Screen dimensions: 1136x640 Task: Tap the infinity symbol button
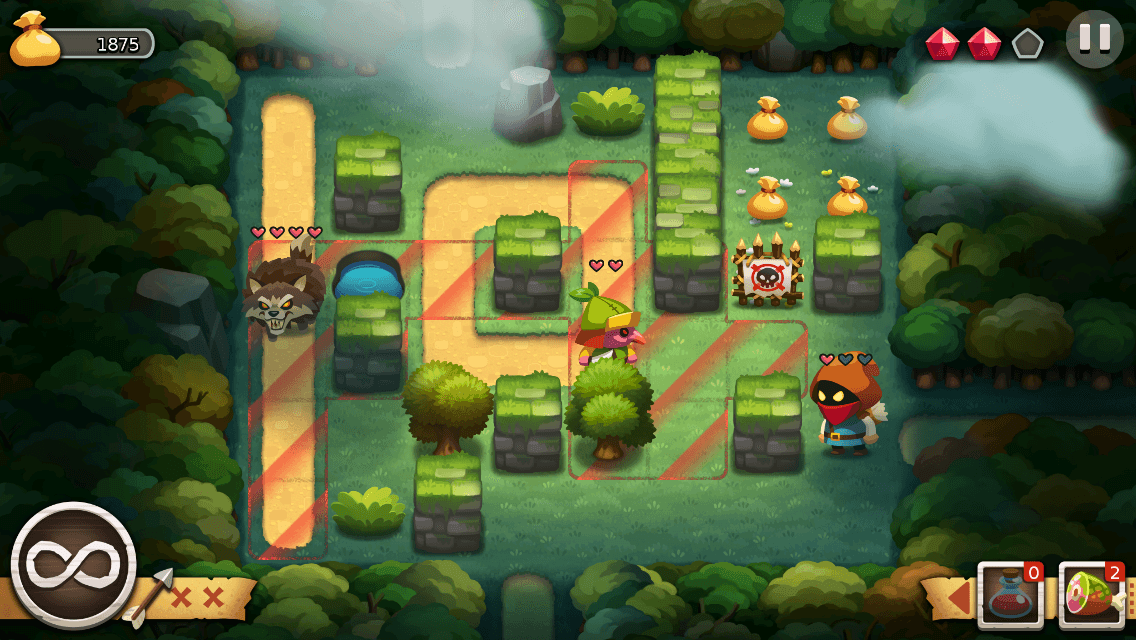click(x=73, y=565)
